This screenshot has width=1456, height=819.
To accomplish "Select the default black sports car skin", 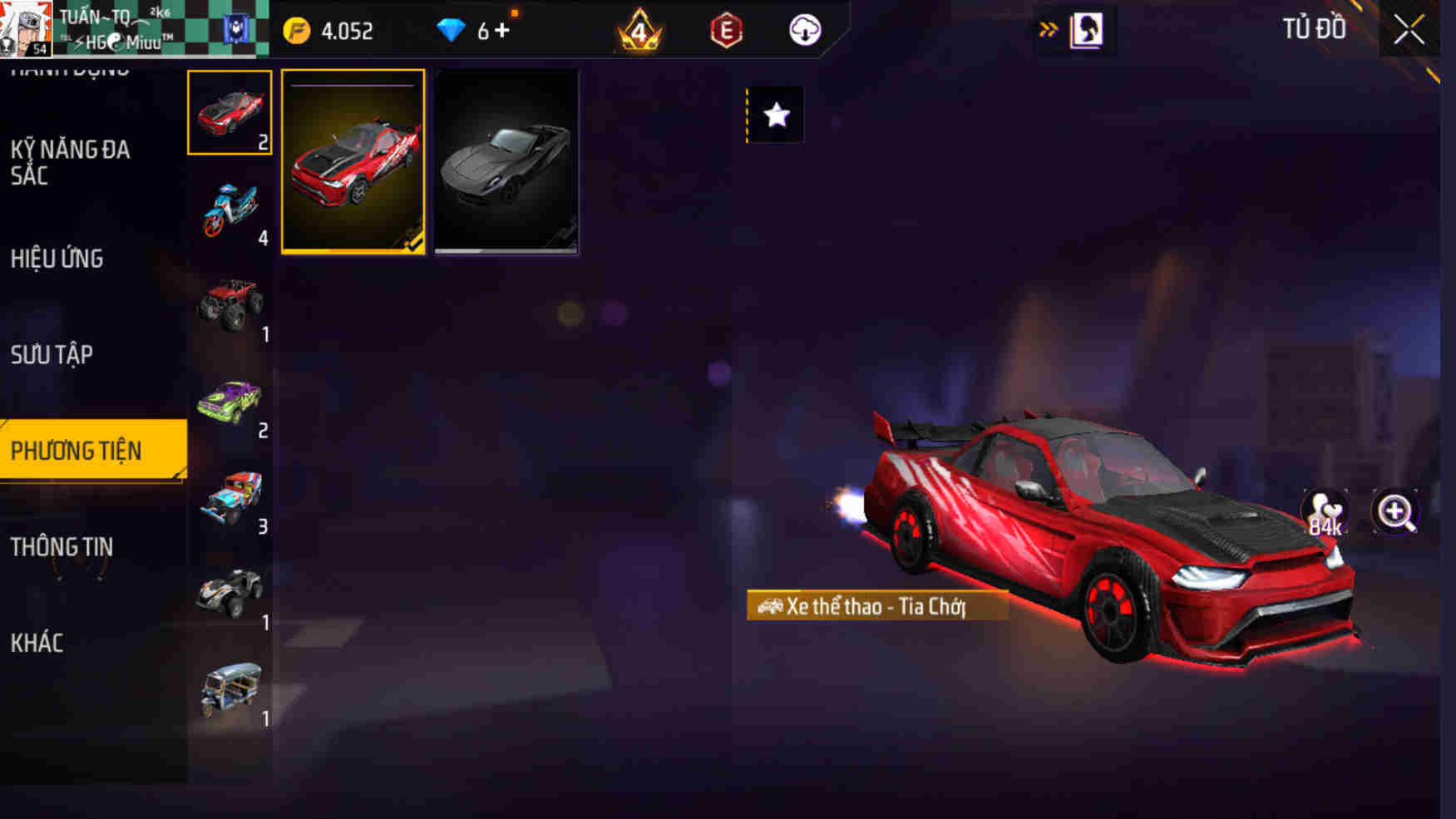I will 507,163.
